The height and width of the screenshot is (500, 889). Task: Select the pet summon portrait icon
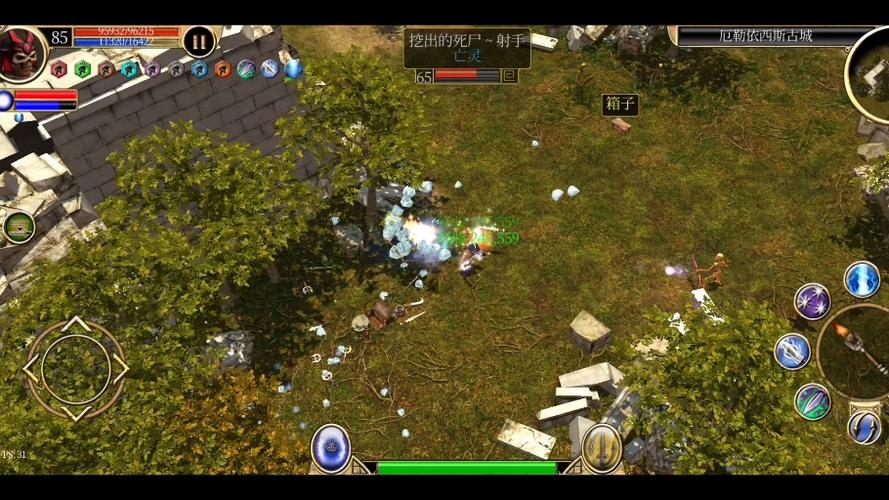pos(18,227)
